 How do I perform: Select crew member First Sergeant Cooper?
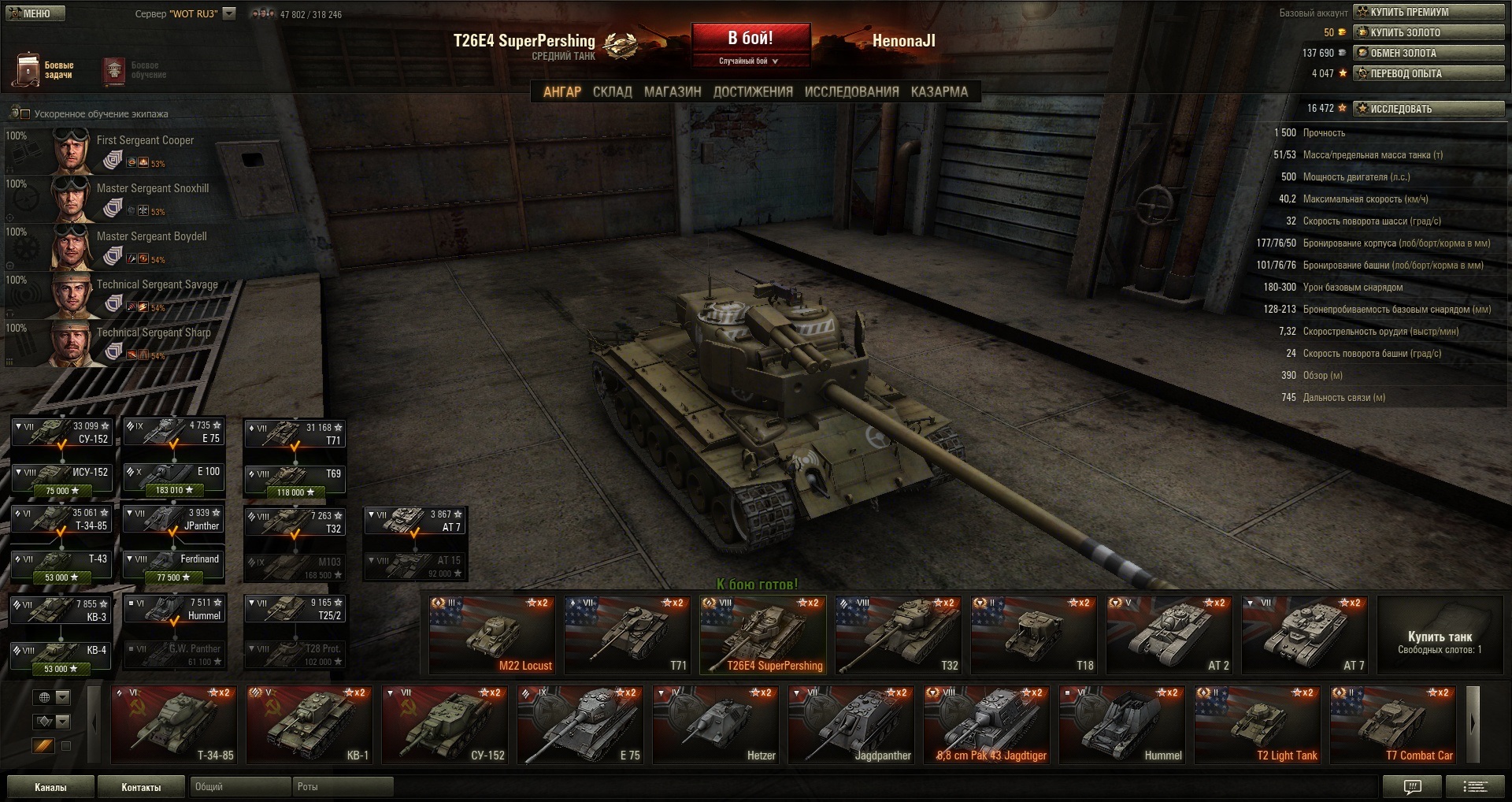[145, 140]
